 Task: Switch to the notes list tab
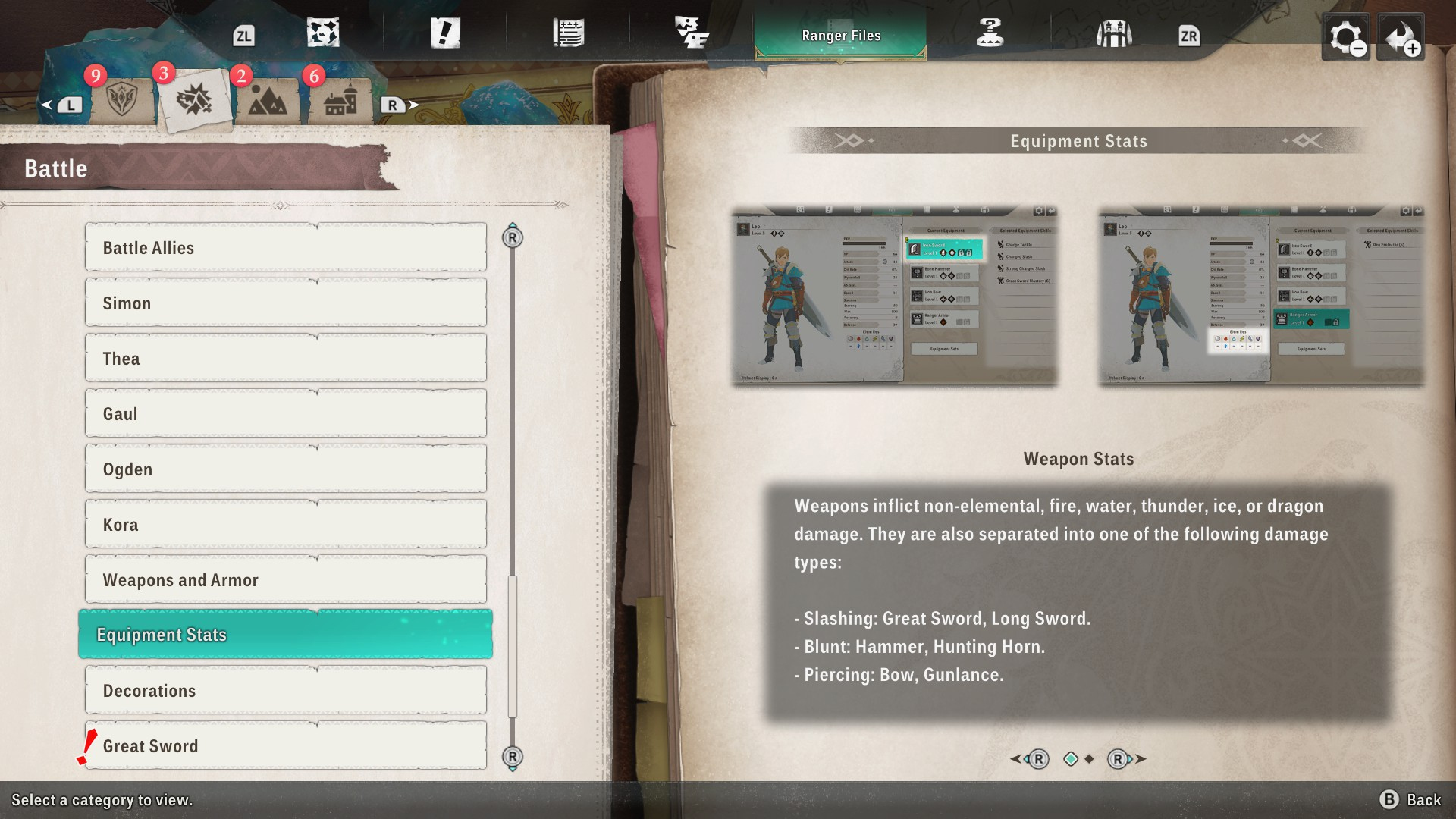[x=568, y=34]
